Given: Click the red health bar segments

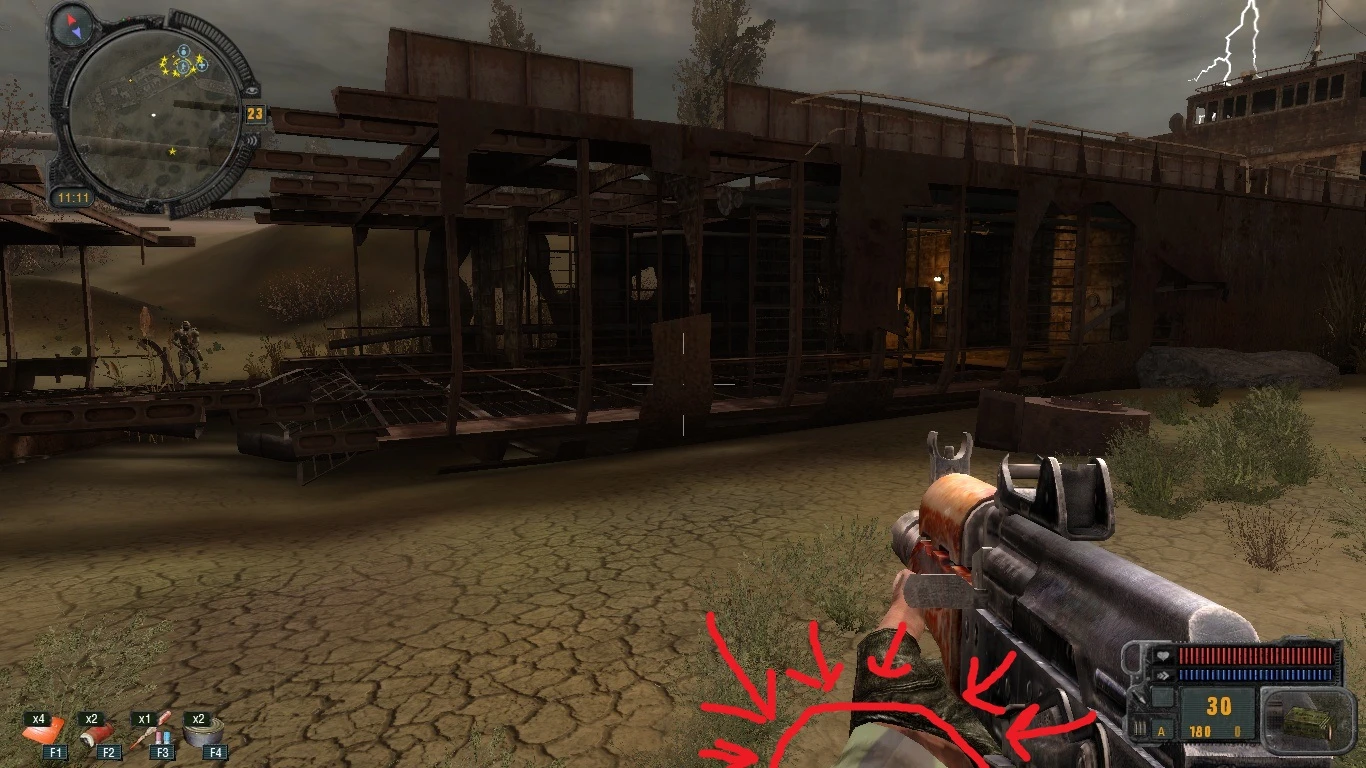Looking at the screenshot, I should tap(1255, 656).
